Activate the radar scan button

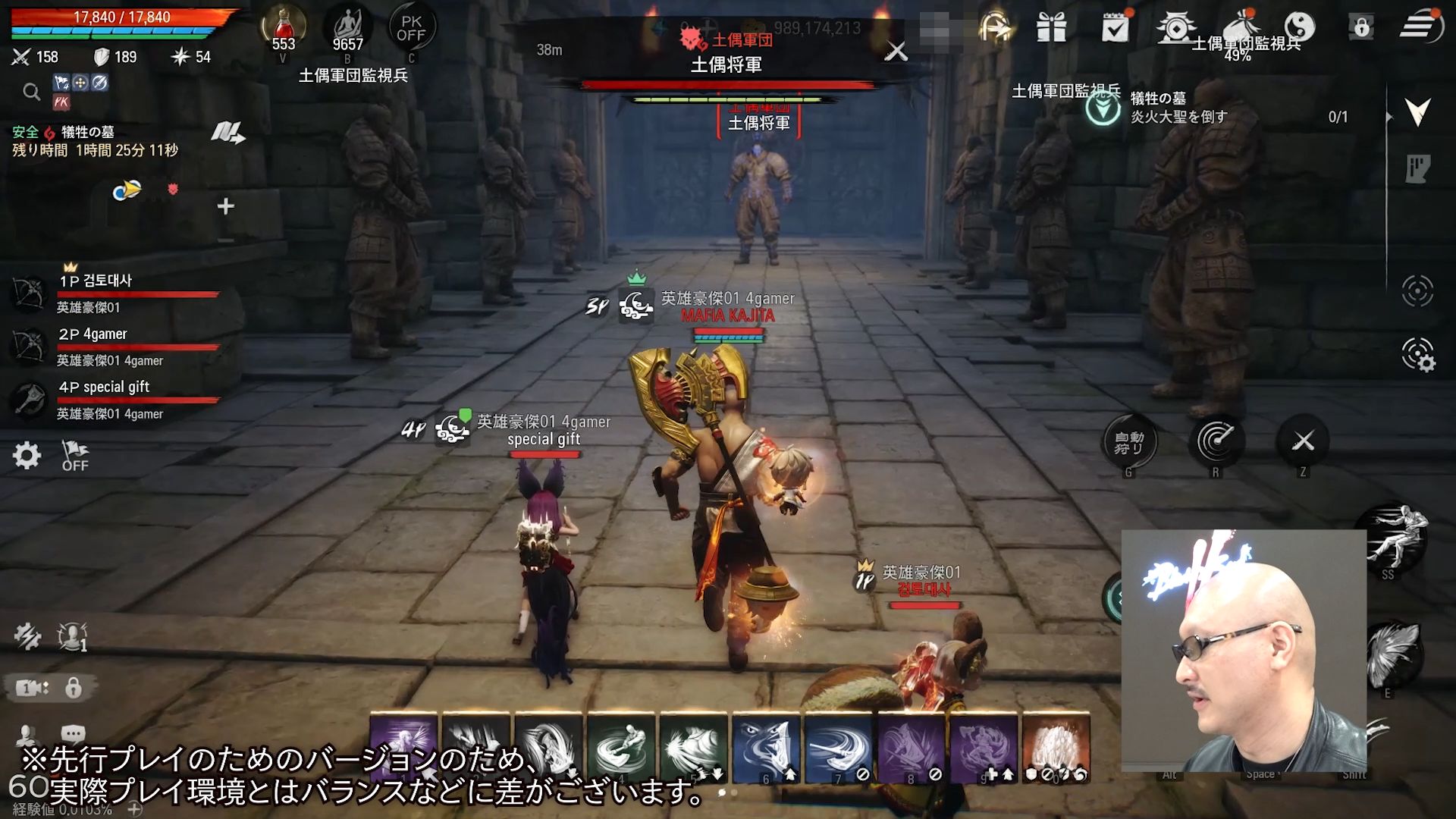pyautogui.click(x=1216, y=441)
